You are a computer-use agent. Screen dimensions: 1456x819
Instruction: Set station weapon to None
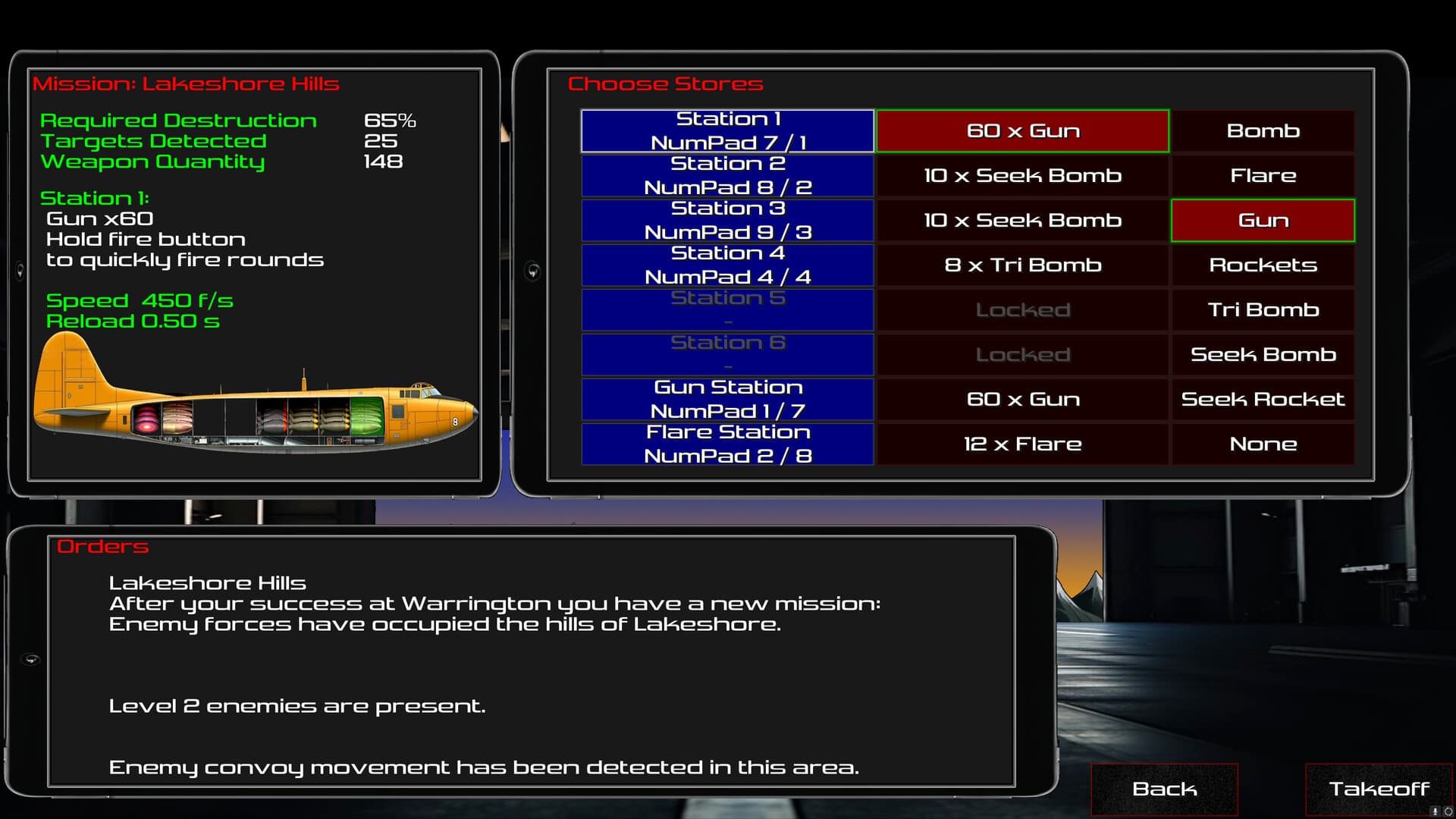pyautogui.click(x=1262, y=444)
